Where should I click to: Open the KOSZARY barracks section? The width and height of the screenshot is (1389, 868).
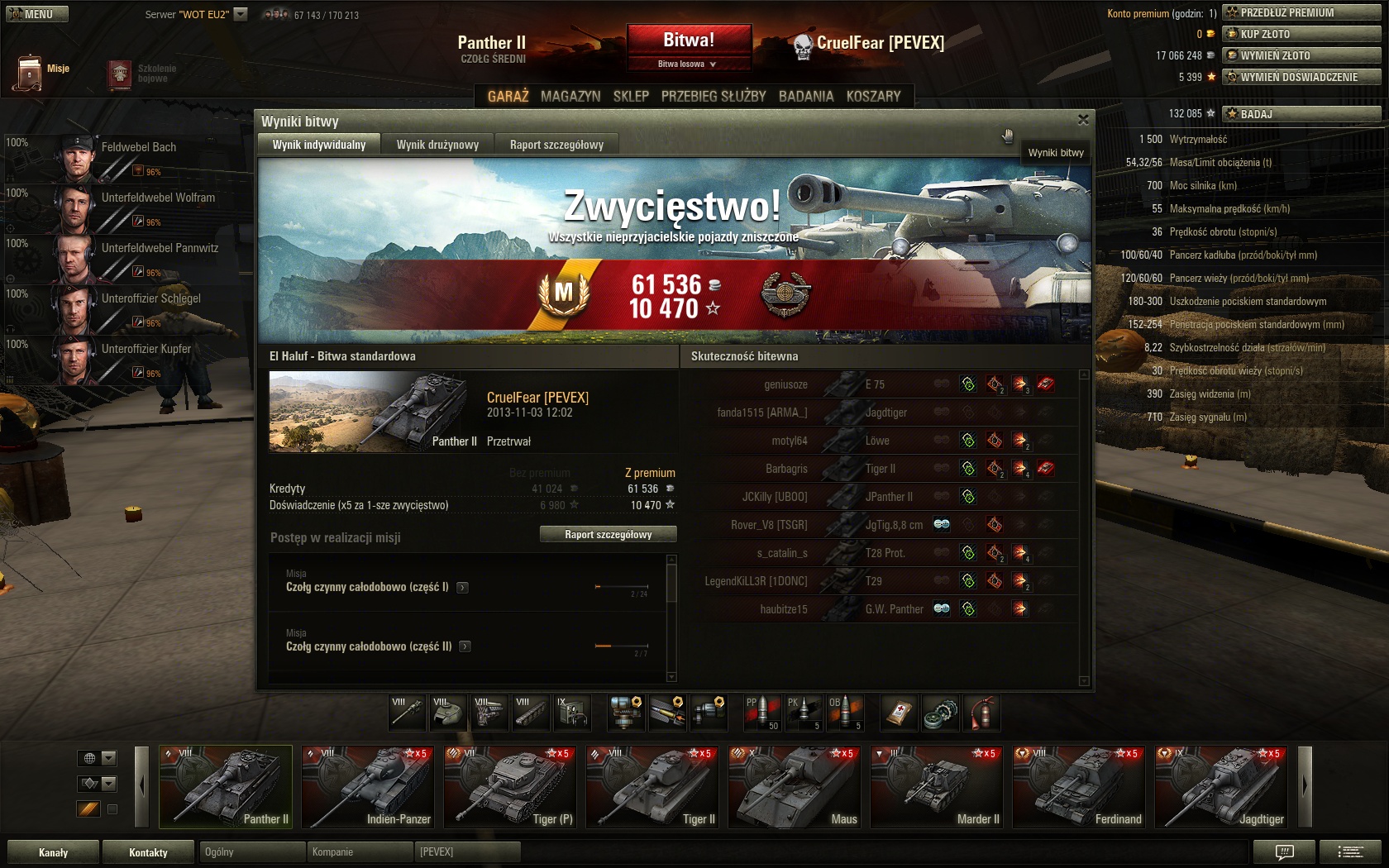[873, 96]
